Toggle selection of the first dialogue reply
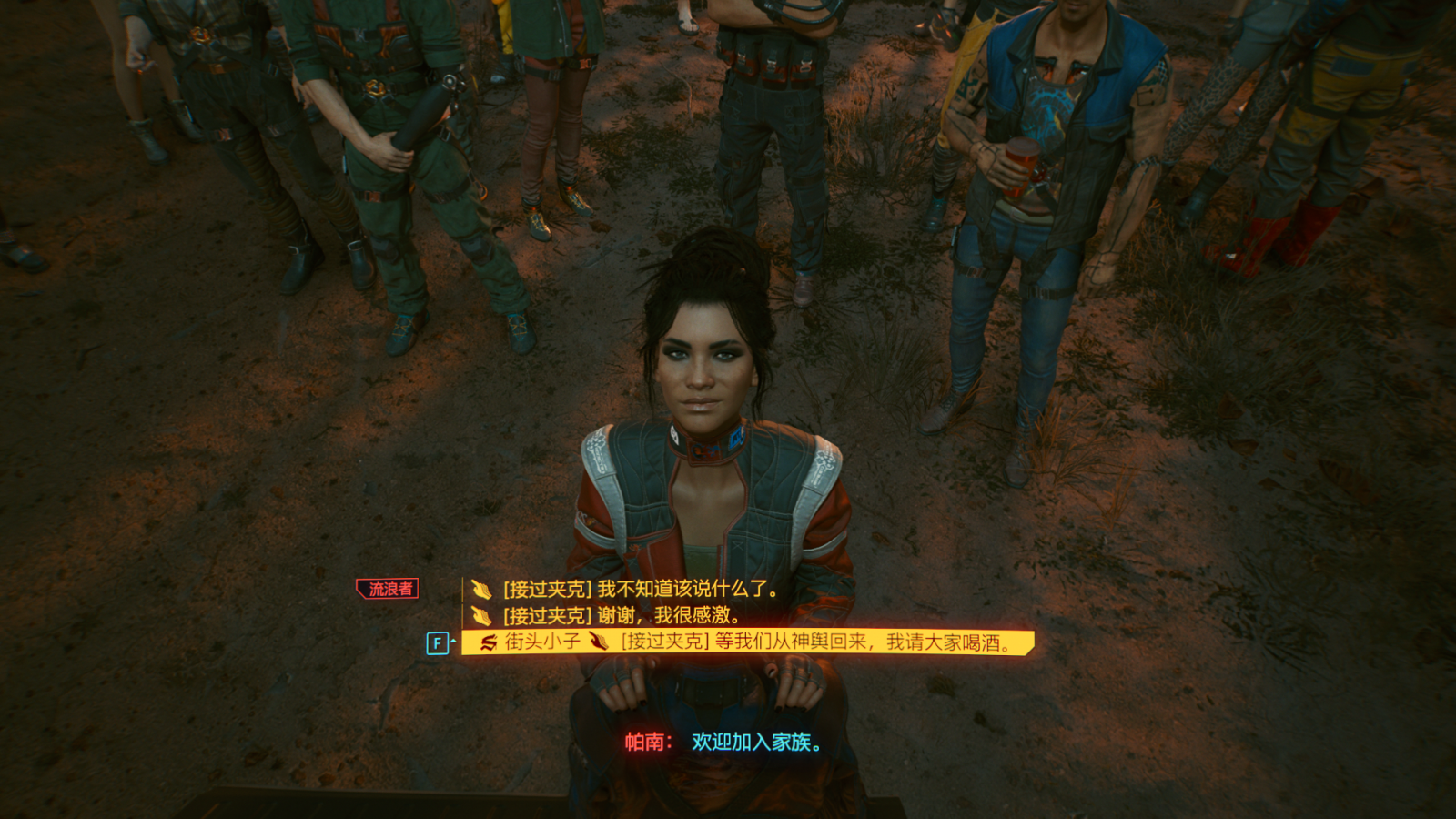1456x819 pixels. (637, 589)
